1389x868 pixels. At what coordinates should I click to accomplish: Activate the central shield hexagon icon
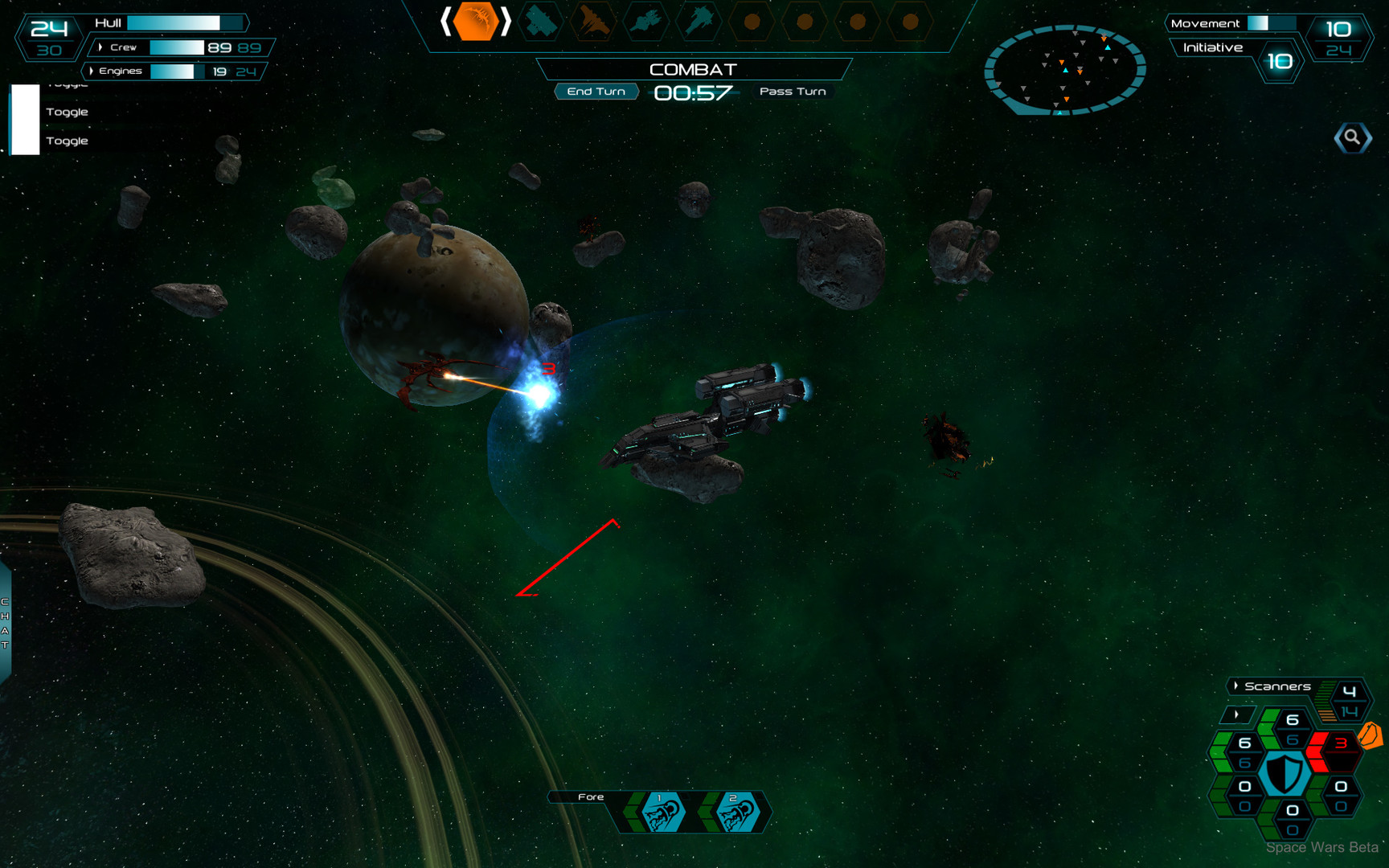(x=1285, y=774)
